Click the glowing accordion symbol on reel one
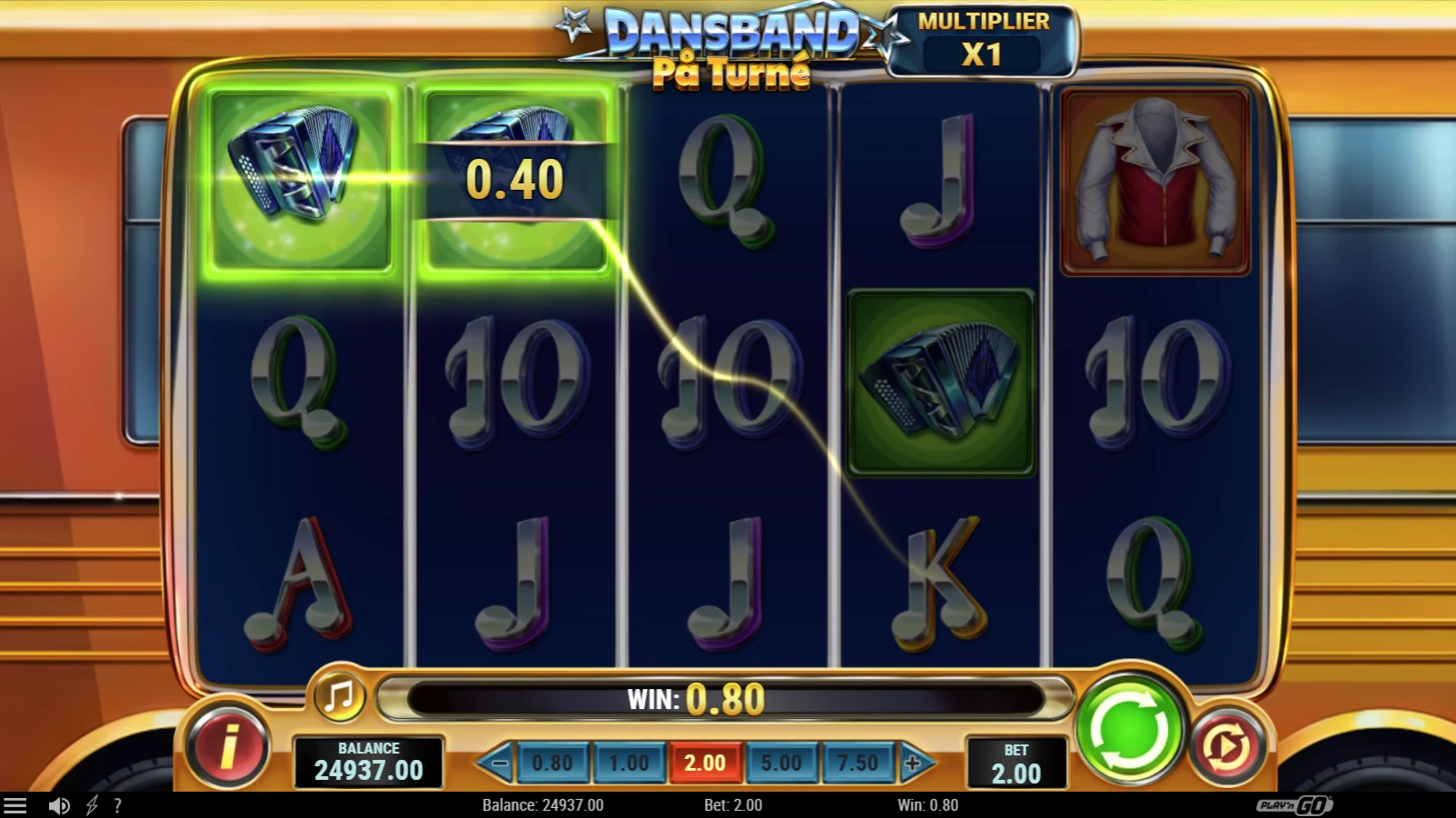 300,179
